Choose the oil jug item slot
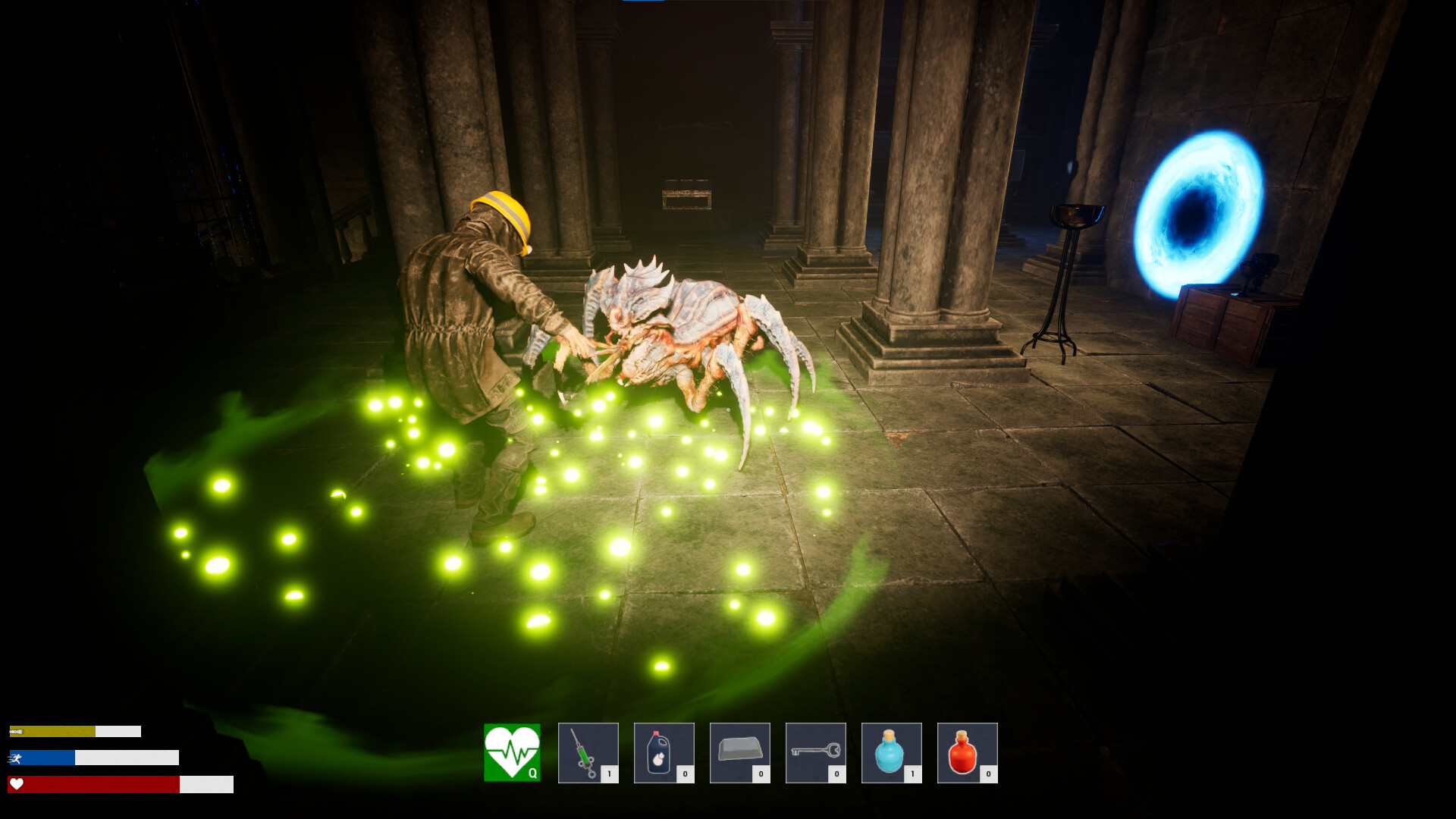Viewport: 1456px width, 819px height. (x=664, y=752)
